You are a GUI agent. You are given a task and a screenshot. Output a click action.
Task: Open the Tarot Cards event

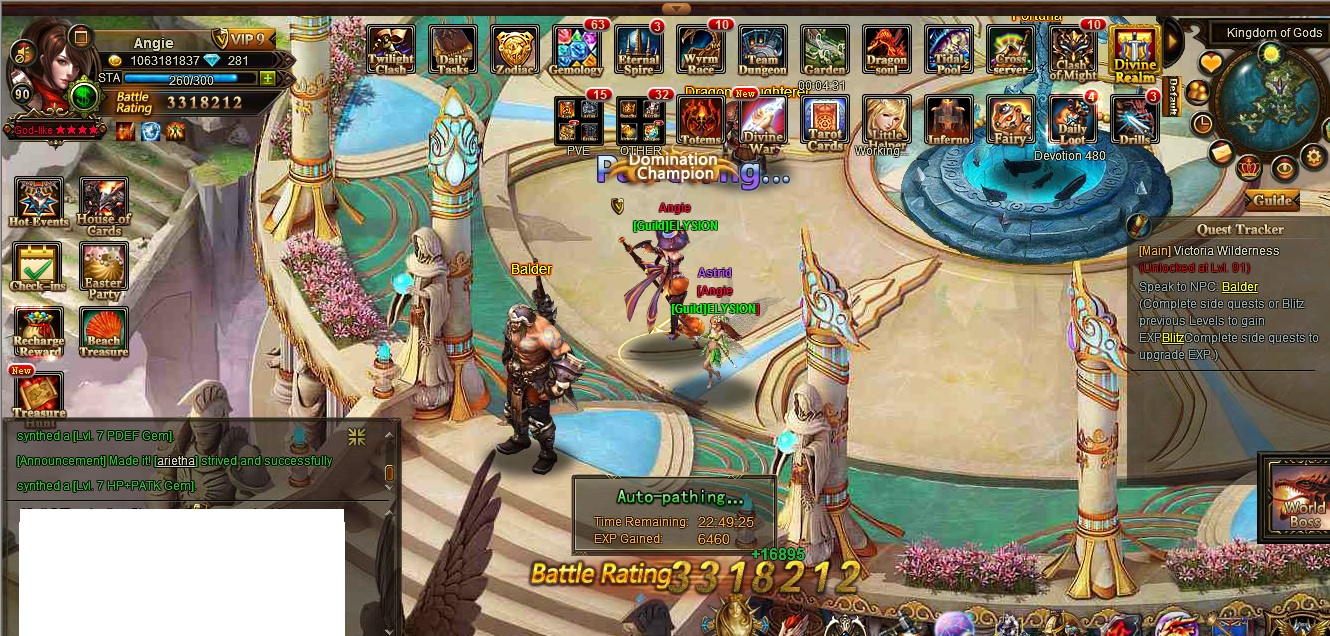coord(825,121)
